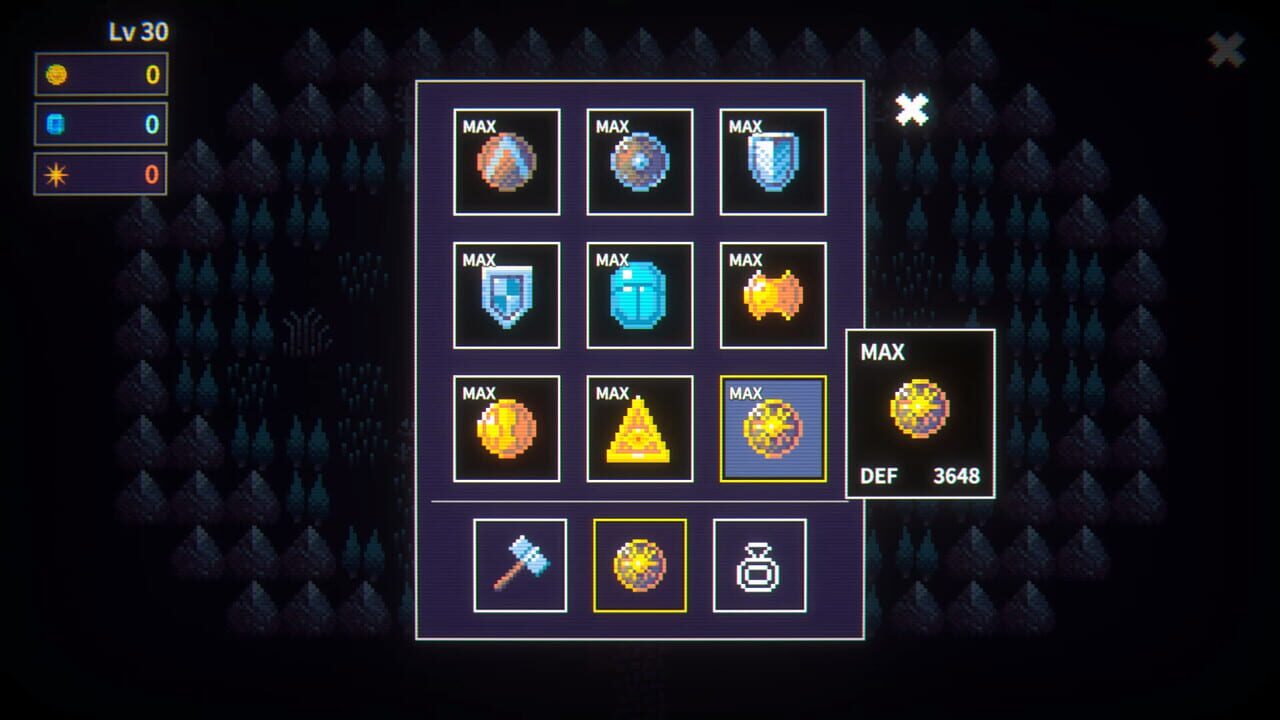Select the highlighted golden sun shield upgrade

tap(772, 428)
